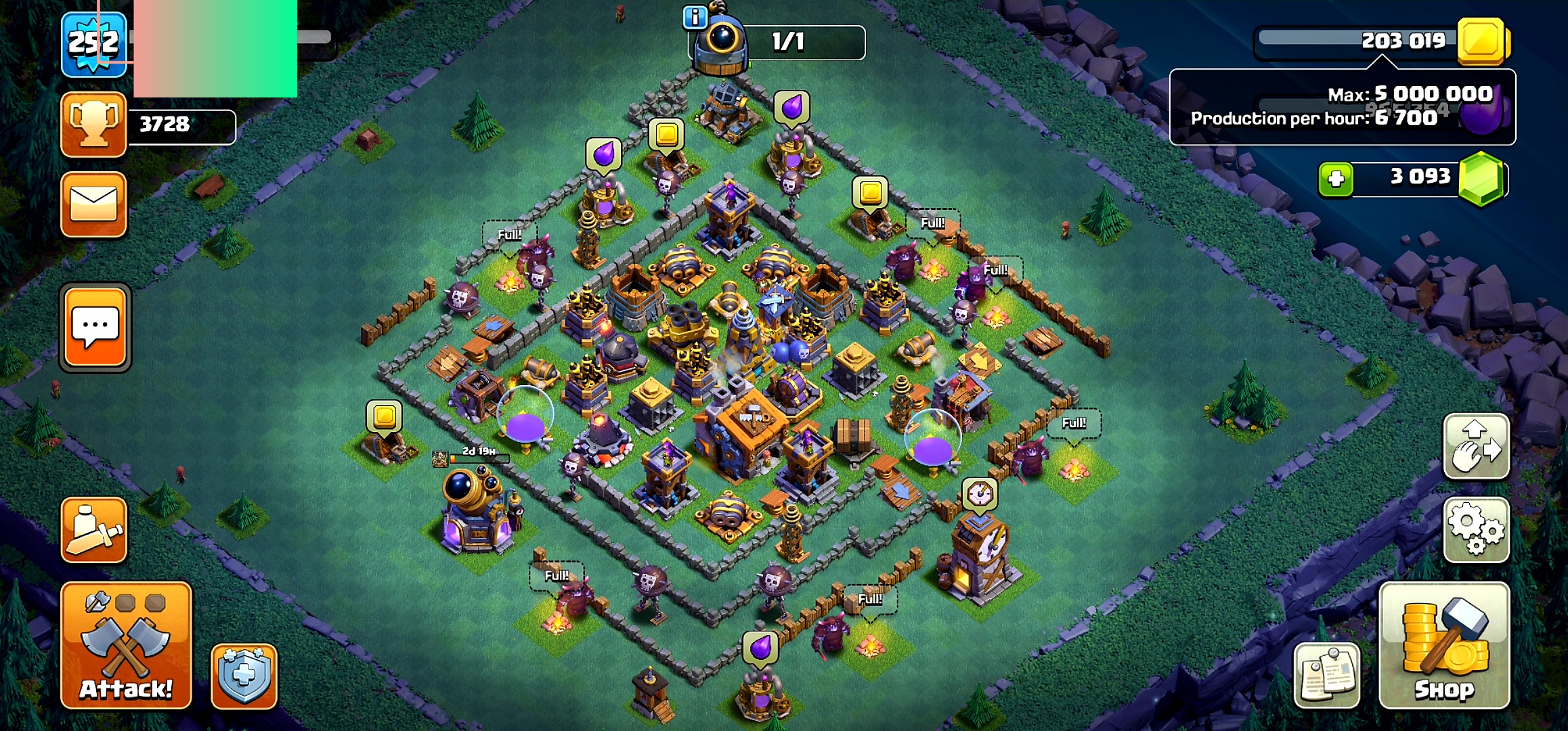Open builder info with the blue i button

coord(695,17)
